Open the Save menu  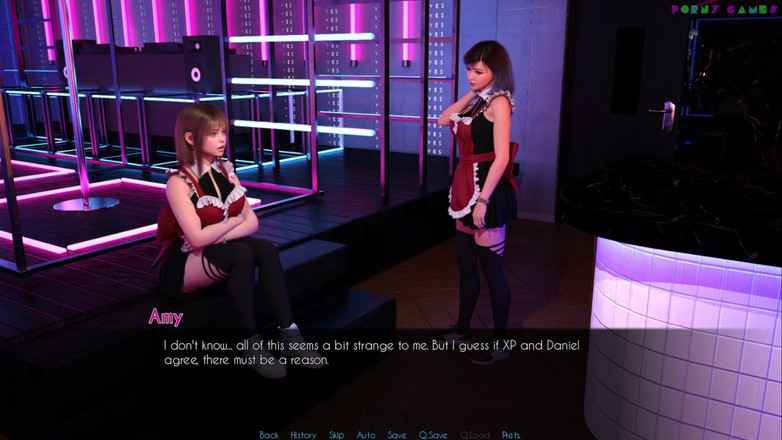tap(397, 435)
